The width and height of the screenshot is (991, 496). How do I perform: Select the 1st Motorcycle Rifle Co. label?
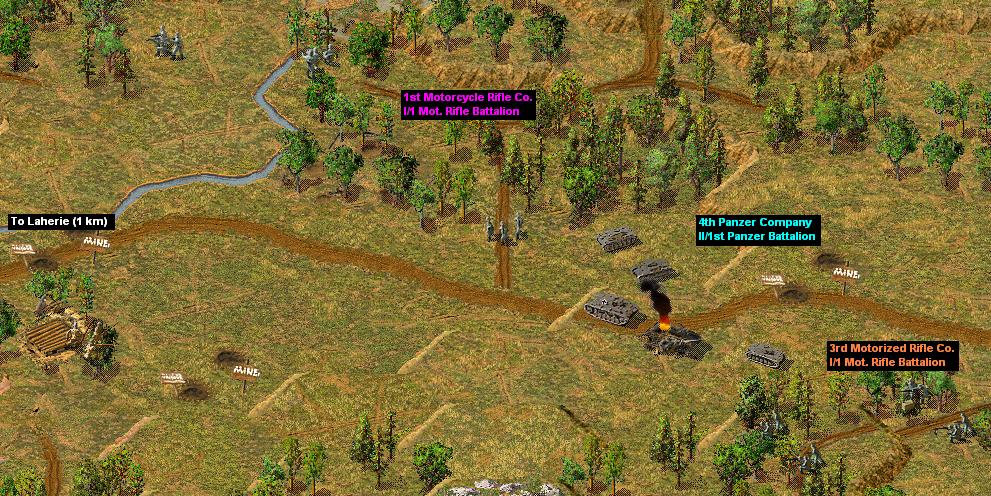468,104
